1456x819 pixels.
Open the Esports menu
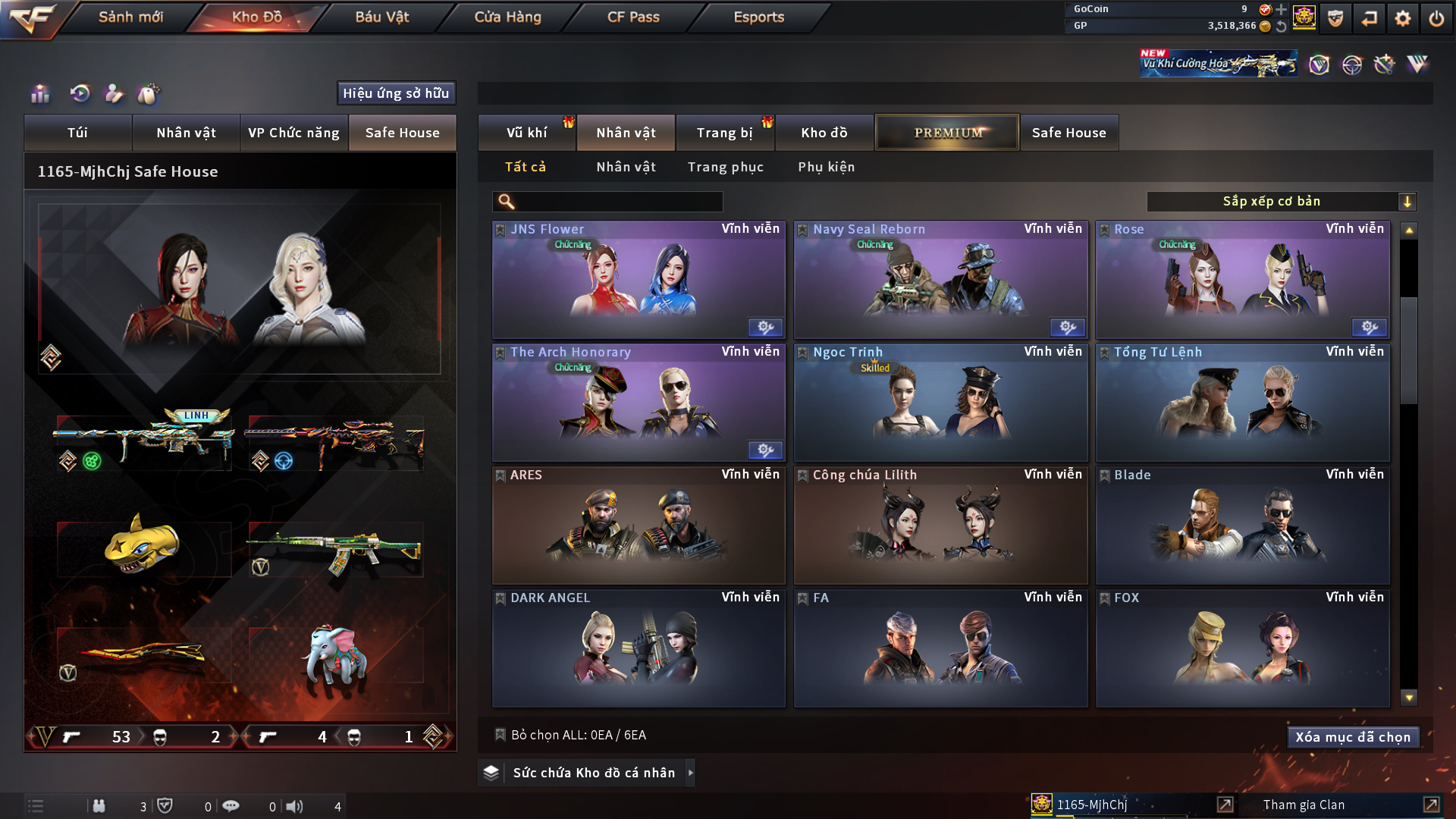click(758, 17)
